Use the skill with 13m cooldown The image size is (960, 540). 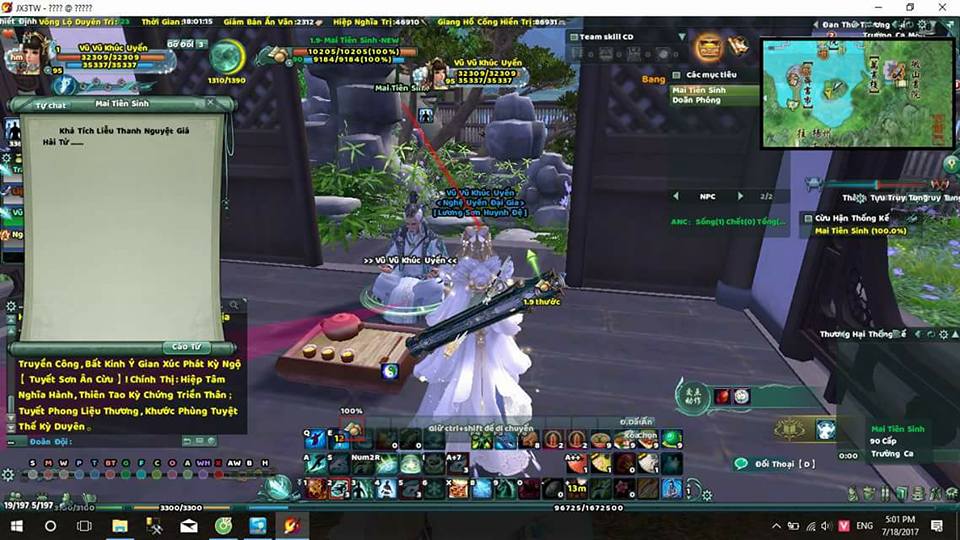coord(577,488)
